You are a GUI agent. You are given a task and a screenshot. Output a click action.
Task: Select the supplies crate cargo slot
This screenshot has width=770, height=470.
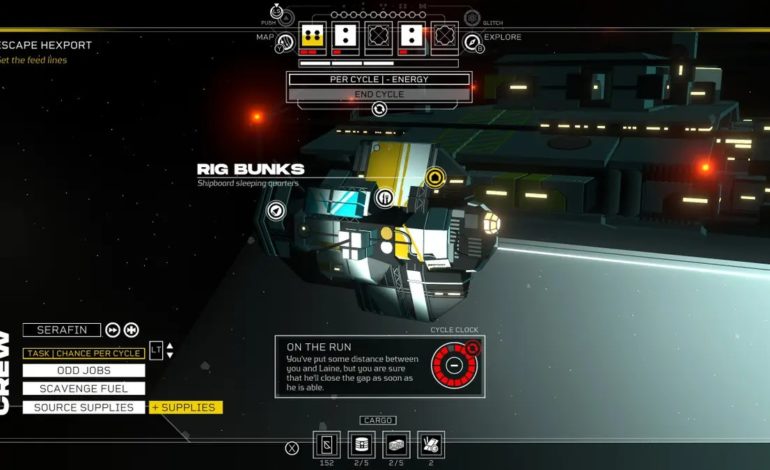(x=397, y=445)
